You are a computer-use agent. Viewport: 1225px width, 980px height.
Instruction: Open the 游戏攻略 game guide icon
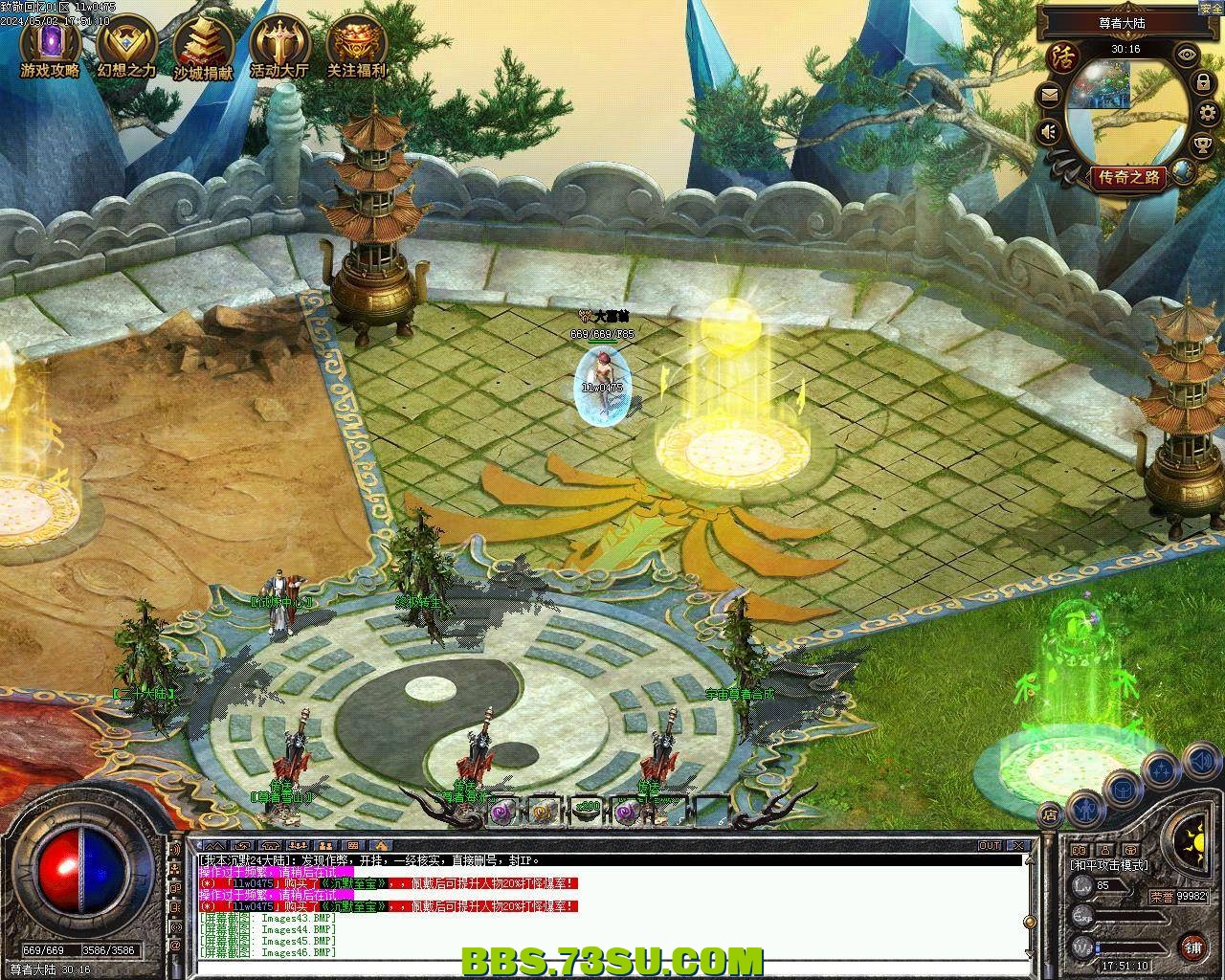[x=50, y=46]
